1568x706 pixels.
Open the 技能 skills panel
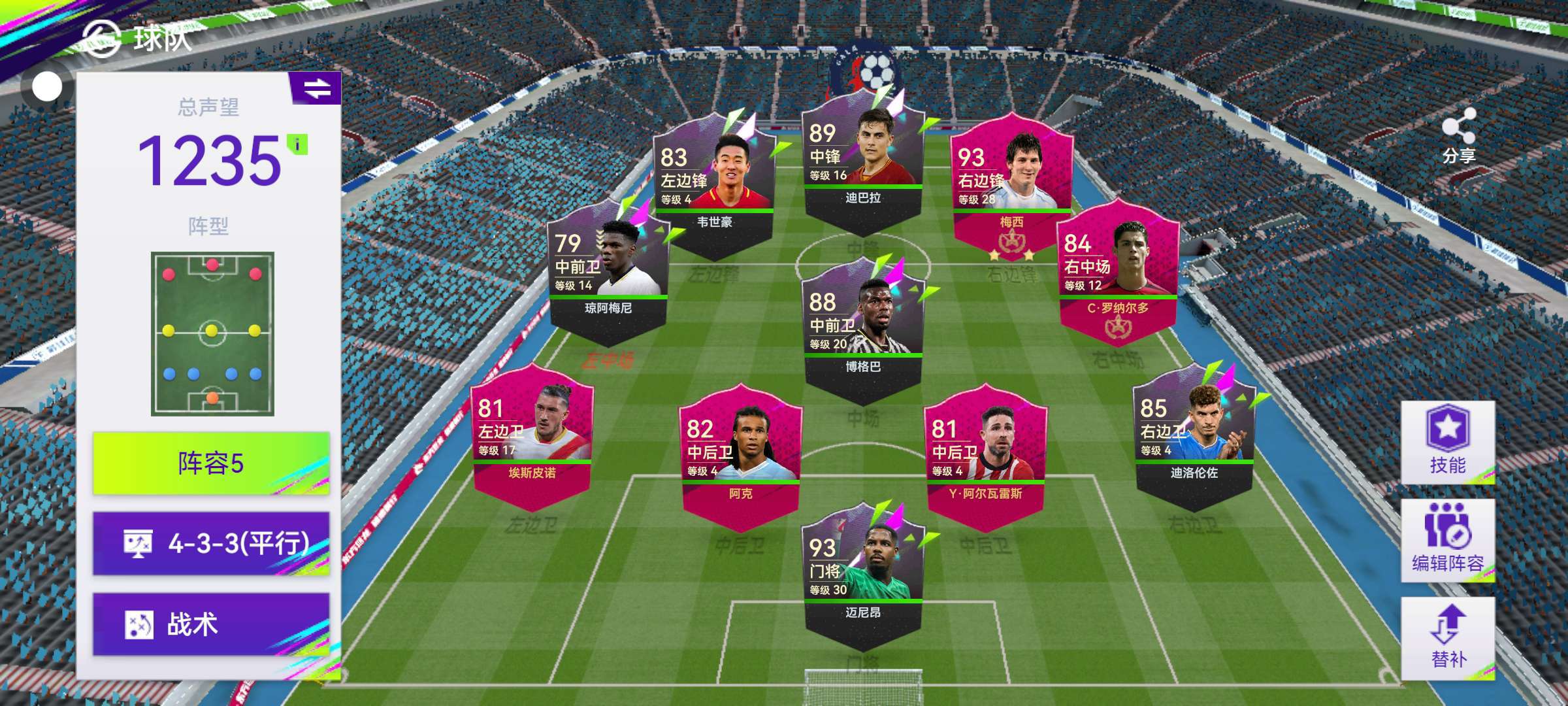pos(1447,442)
